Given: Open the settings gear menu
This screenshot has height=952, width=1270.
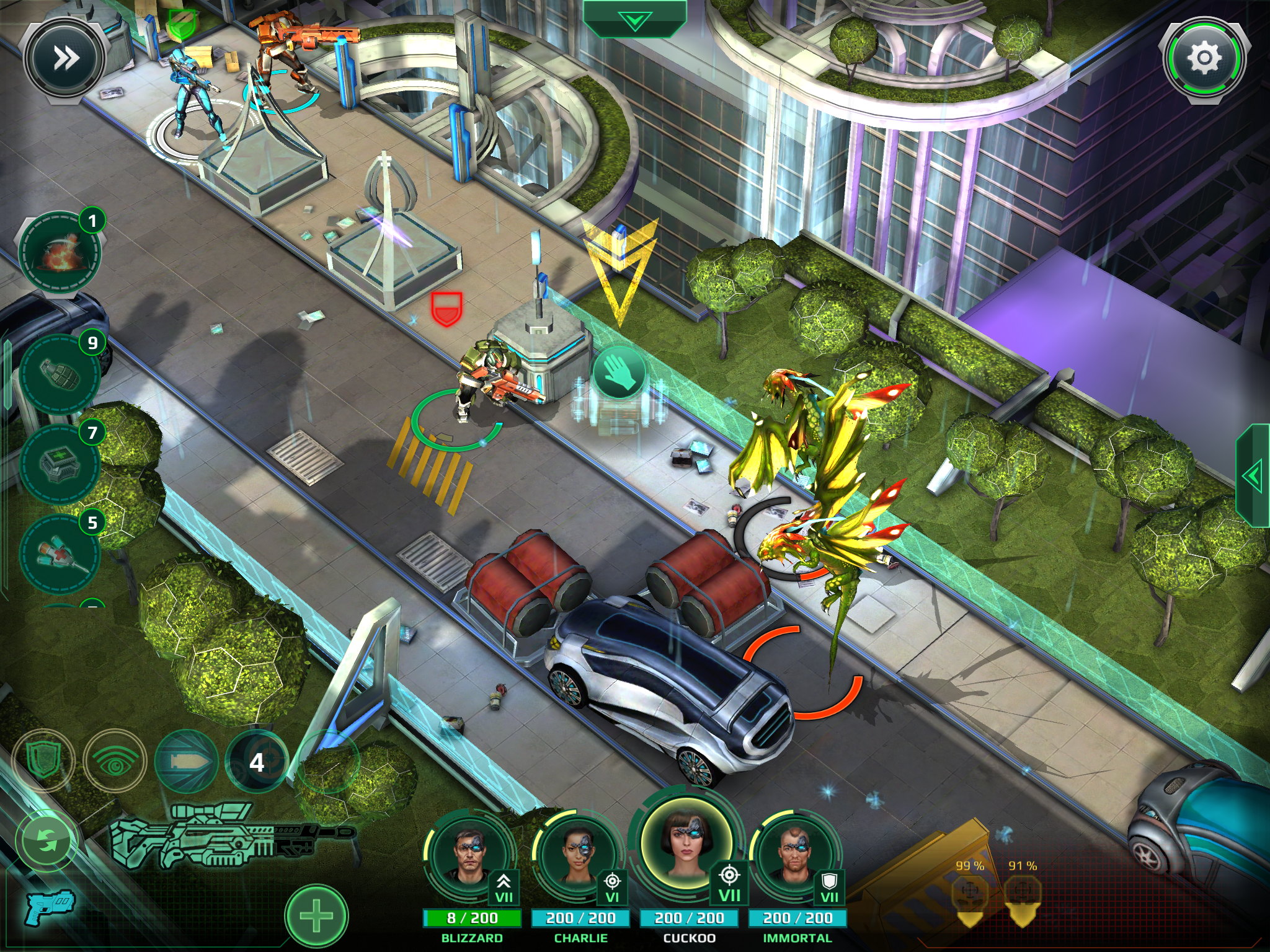Looking at the screenshot, I should pyautogui.click(x=1204, y=58).
